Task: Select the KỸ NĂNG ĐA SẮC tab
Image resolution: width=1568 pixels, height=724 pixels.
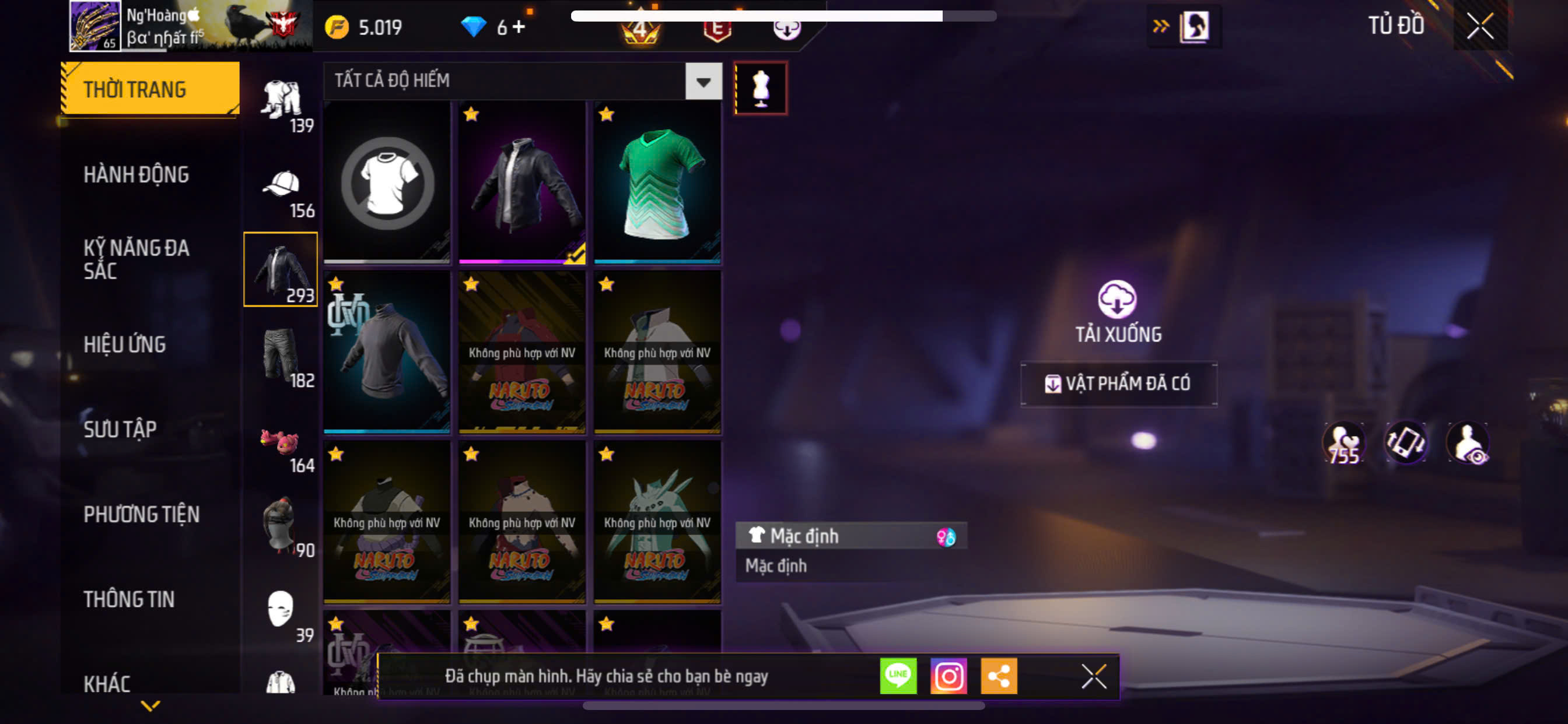Action: click(x=136, y=259)
